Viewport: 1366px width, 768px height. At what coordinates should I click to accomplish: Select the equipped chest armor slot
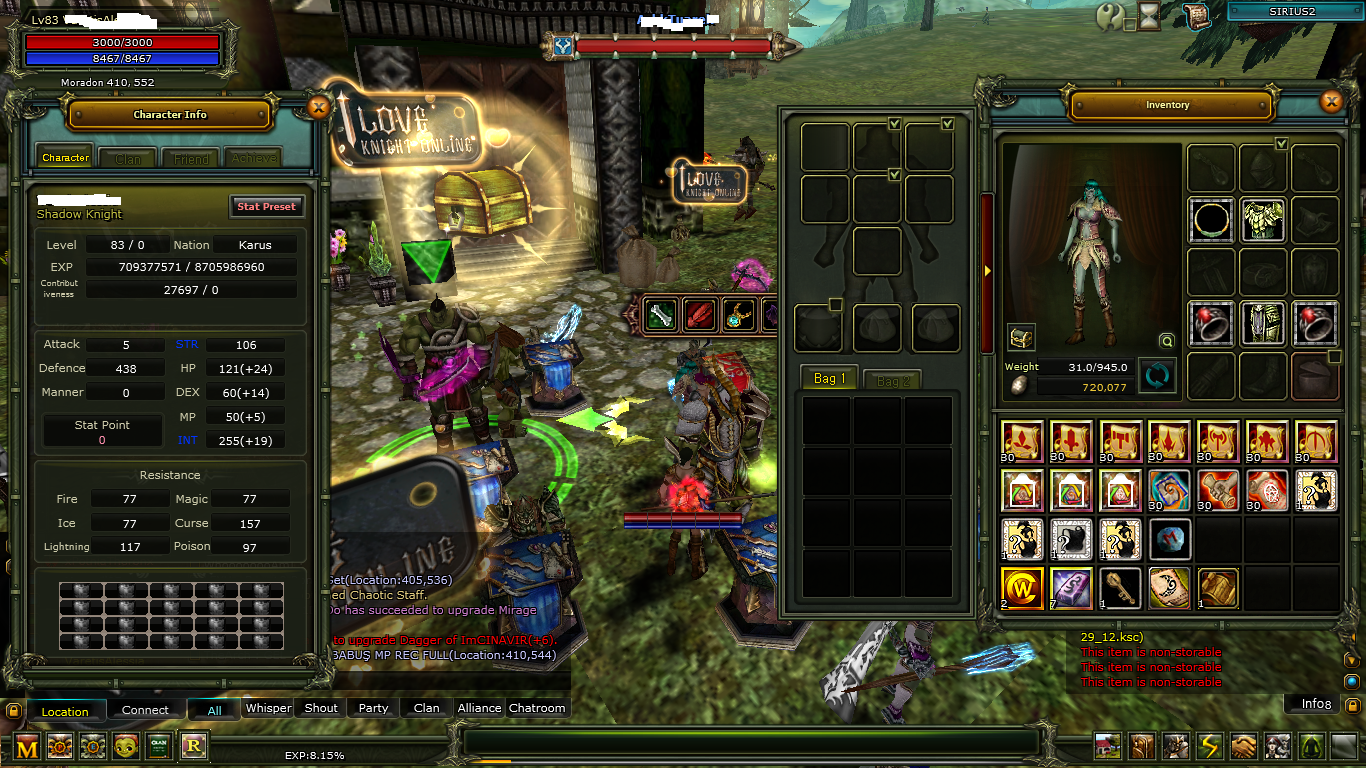pos(1263,220)
